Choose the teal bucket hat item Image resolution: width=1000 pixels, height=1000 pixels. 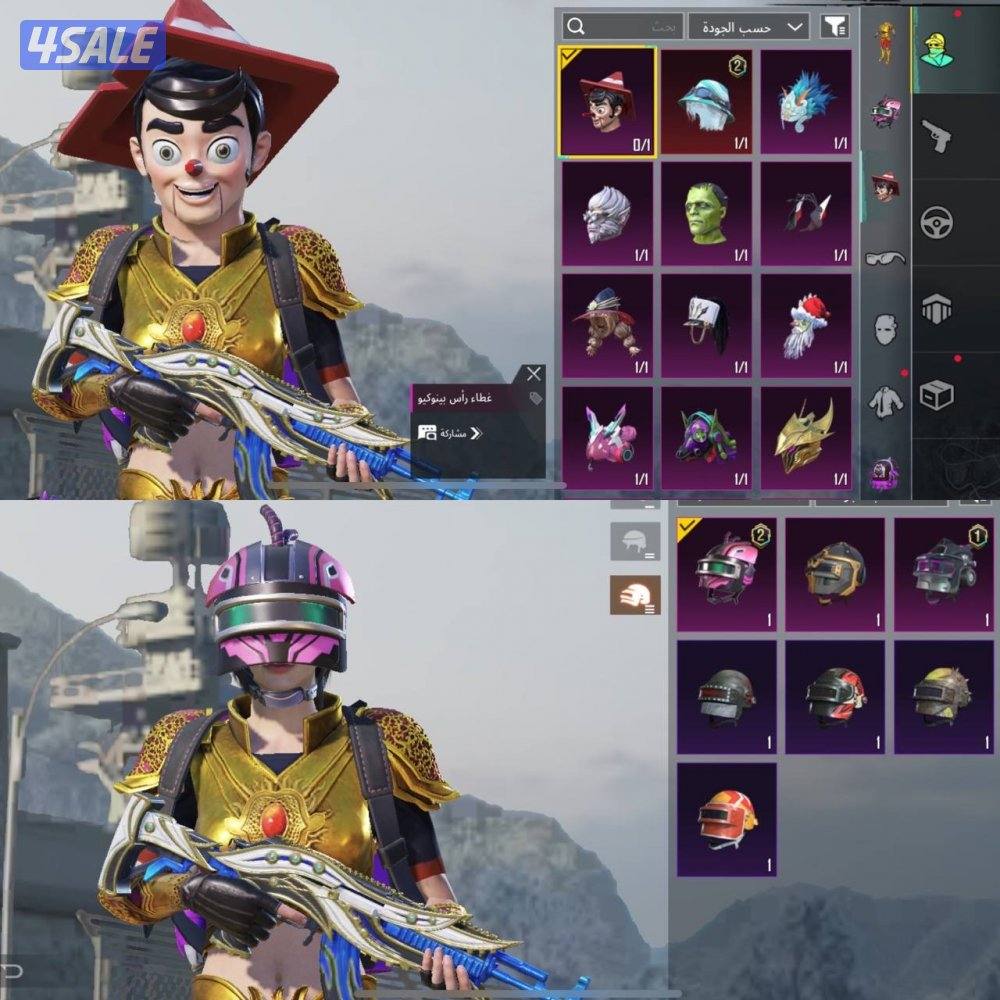tap(706, 100)
